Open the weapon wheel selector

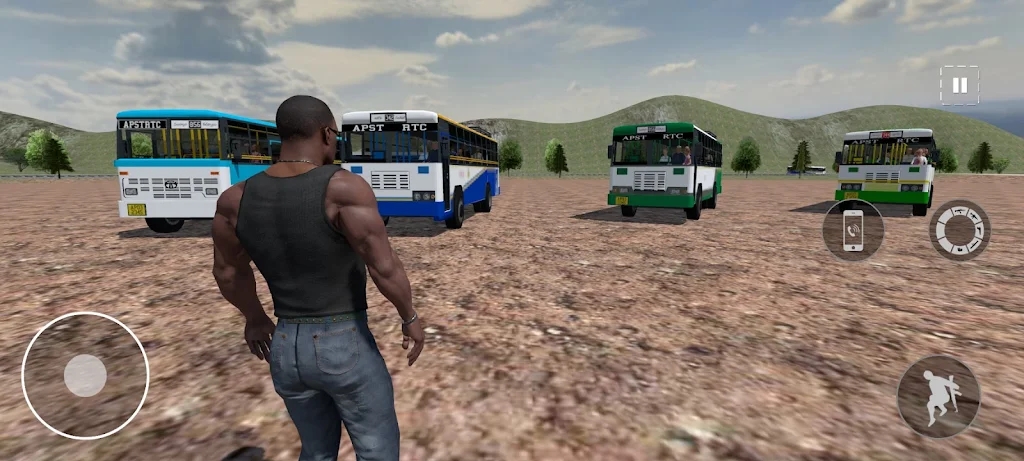click(x=960, y=230)
